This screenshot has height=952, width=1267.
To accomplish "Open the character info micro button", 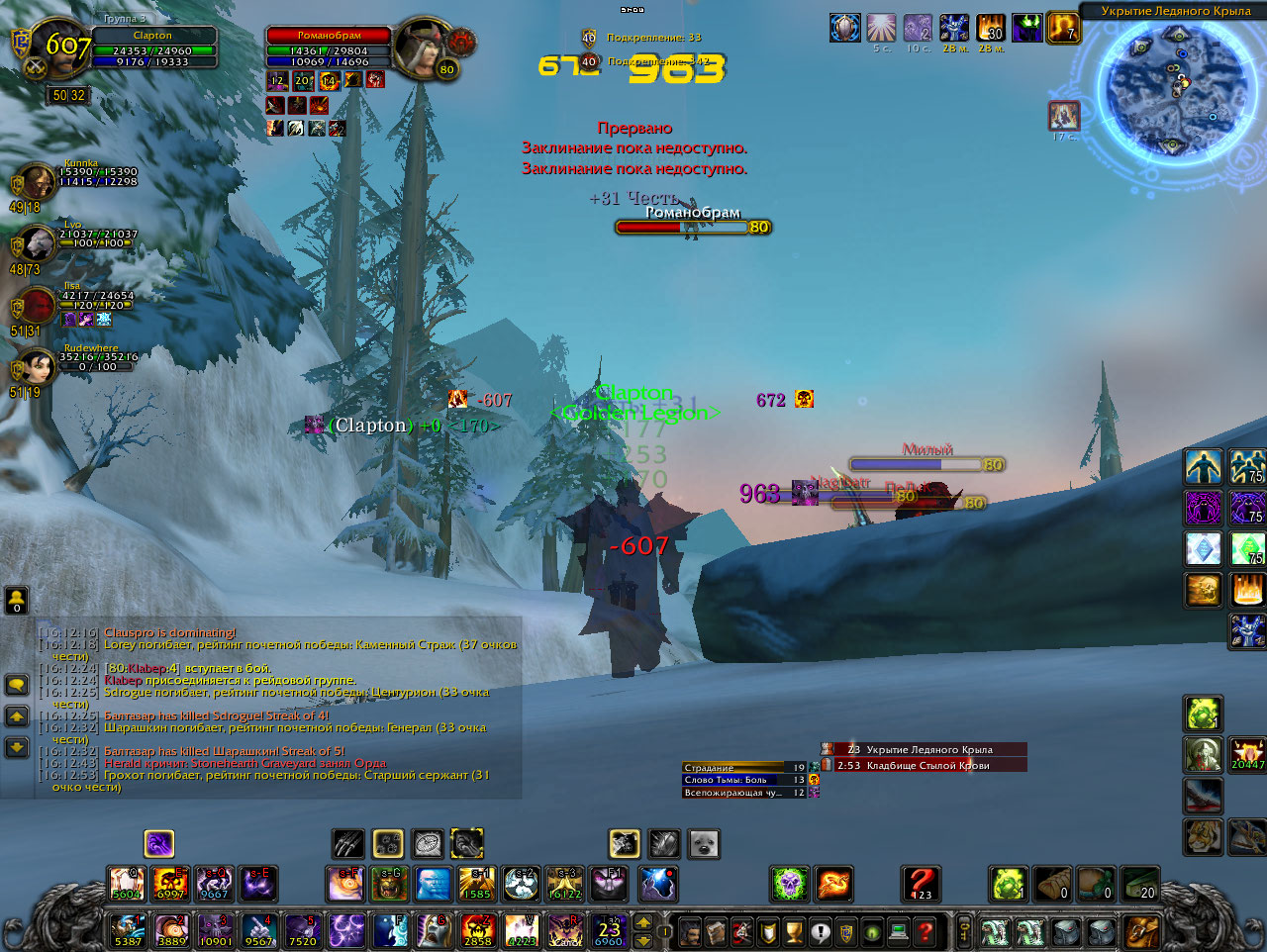I will coord(690,931).
